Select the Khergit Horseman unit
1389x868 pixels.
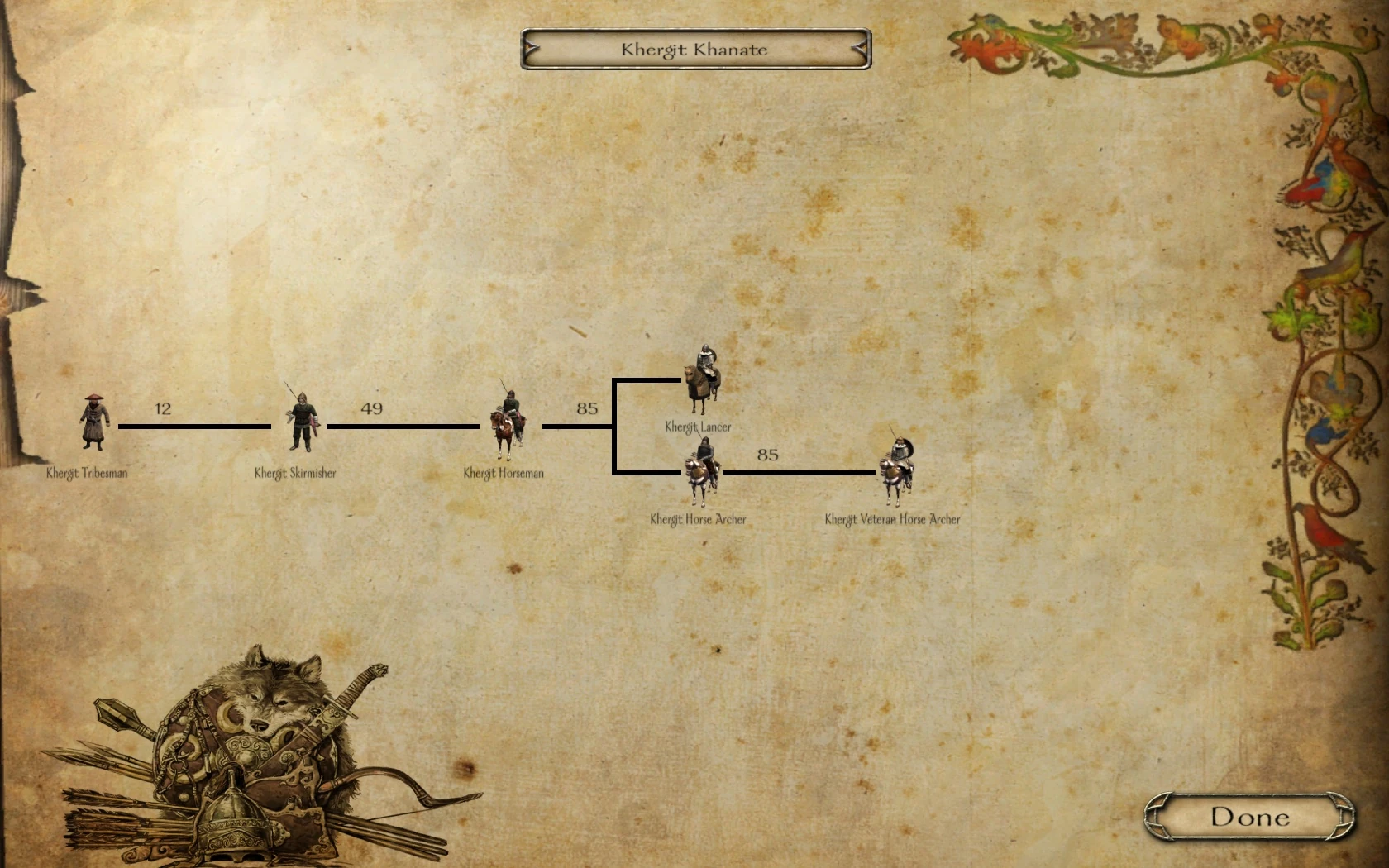point(506,422)
